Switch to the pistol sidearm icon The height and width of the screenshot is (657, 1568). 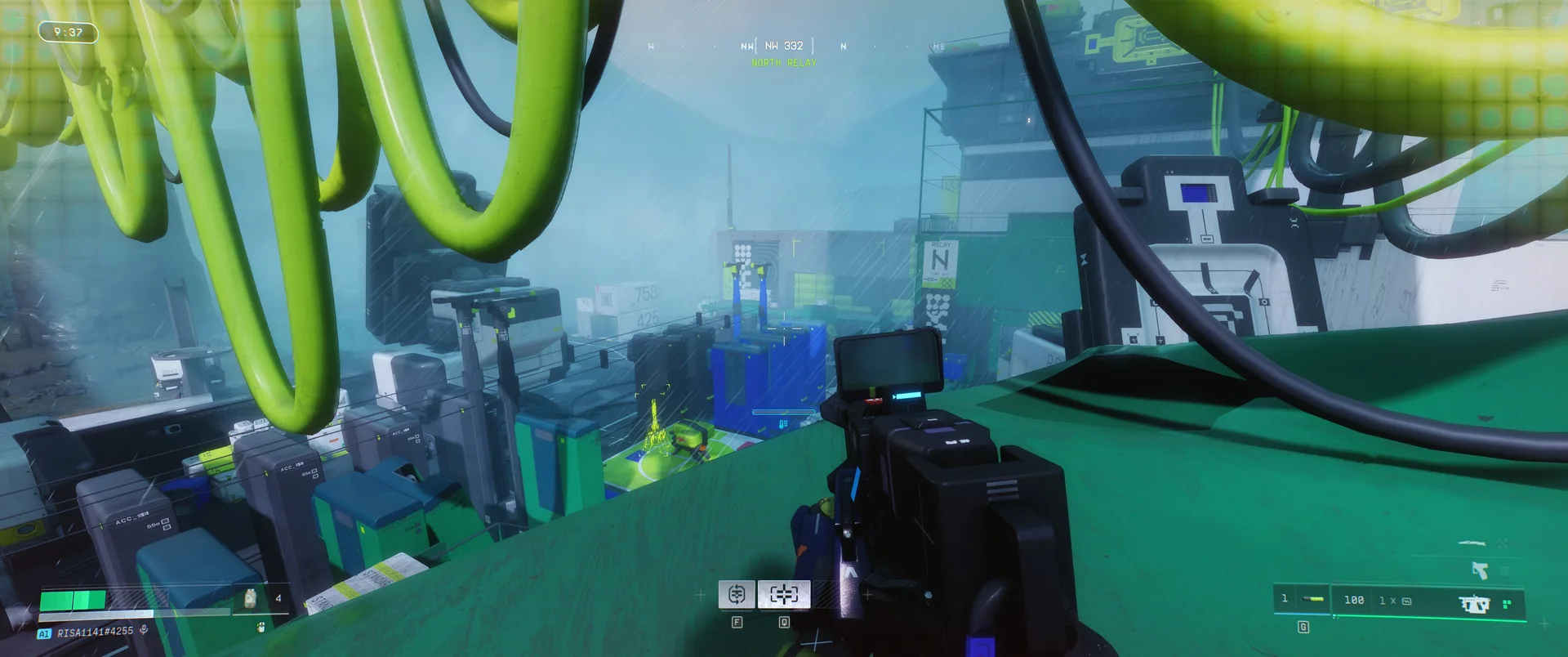tap(1480, 570)
